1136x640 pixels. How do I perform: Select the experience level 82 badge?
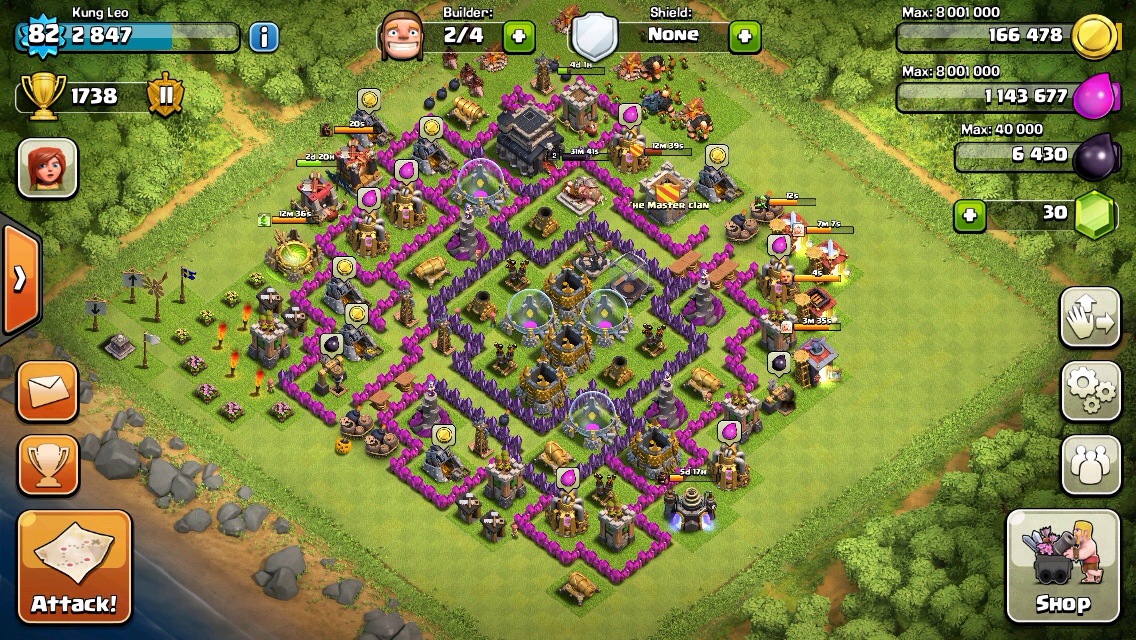pos(43,35)
